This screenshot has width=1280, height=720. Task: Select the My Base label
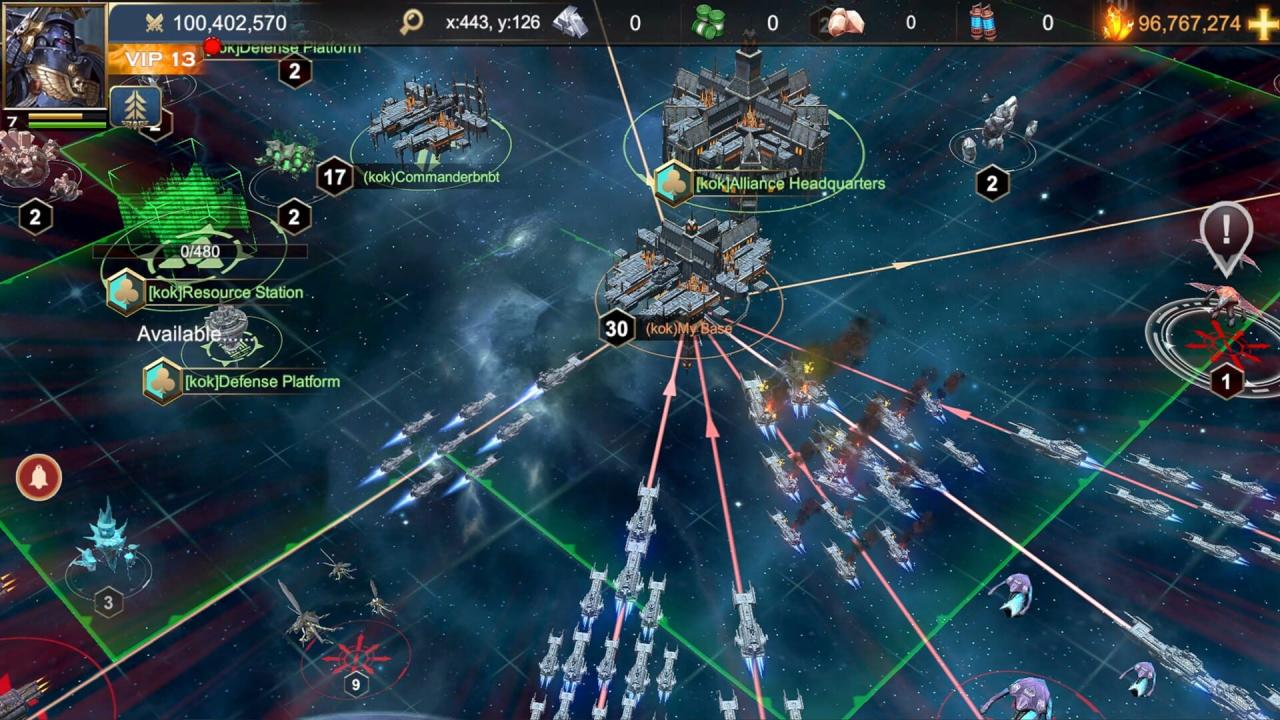688,328
